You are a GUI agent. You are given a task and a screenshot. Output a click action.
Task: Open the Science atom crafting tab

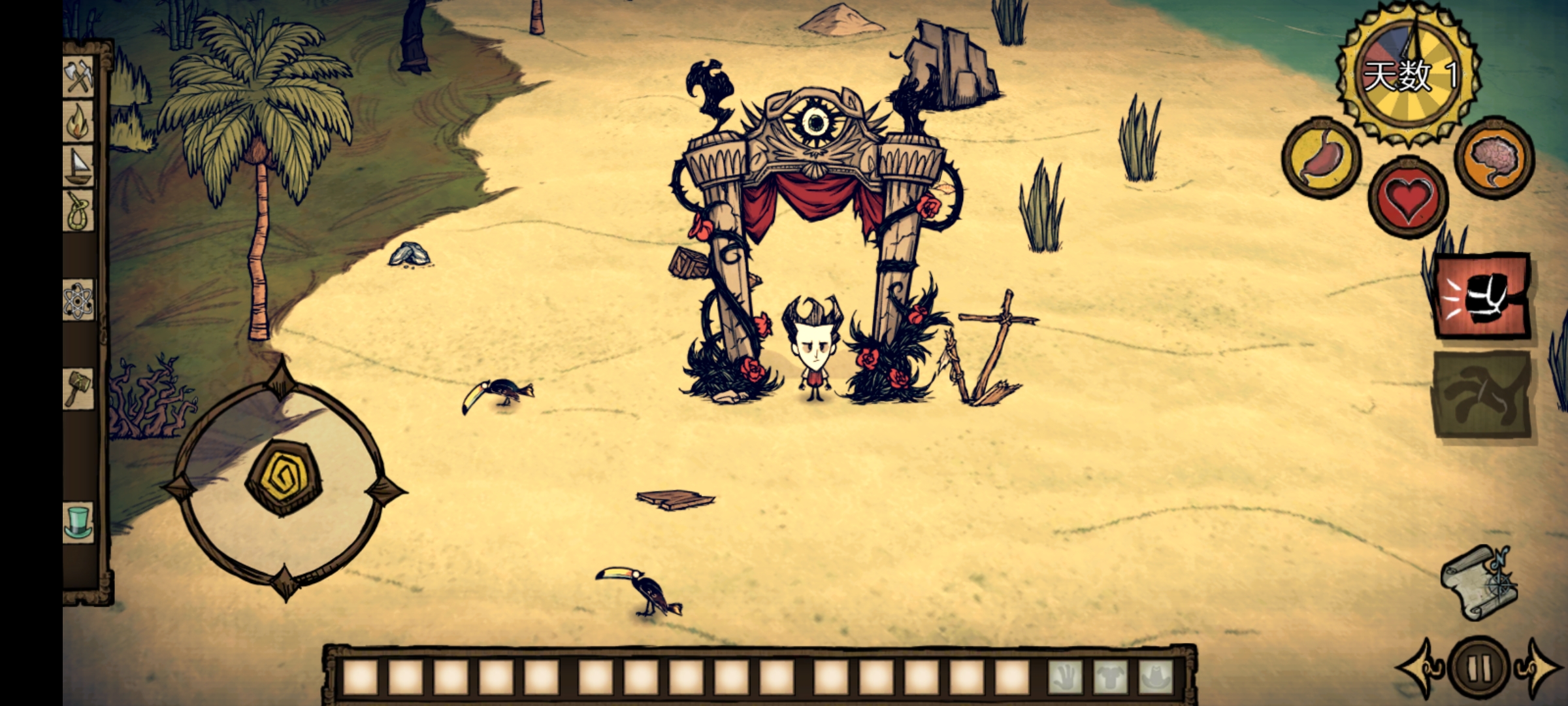(78, 300)
